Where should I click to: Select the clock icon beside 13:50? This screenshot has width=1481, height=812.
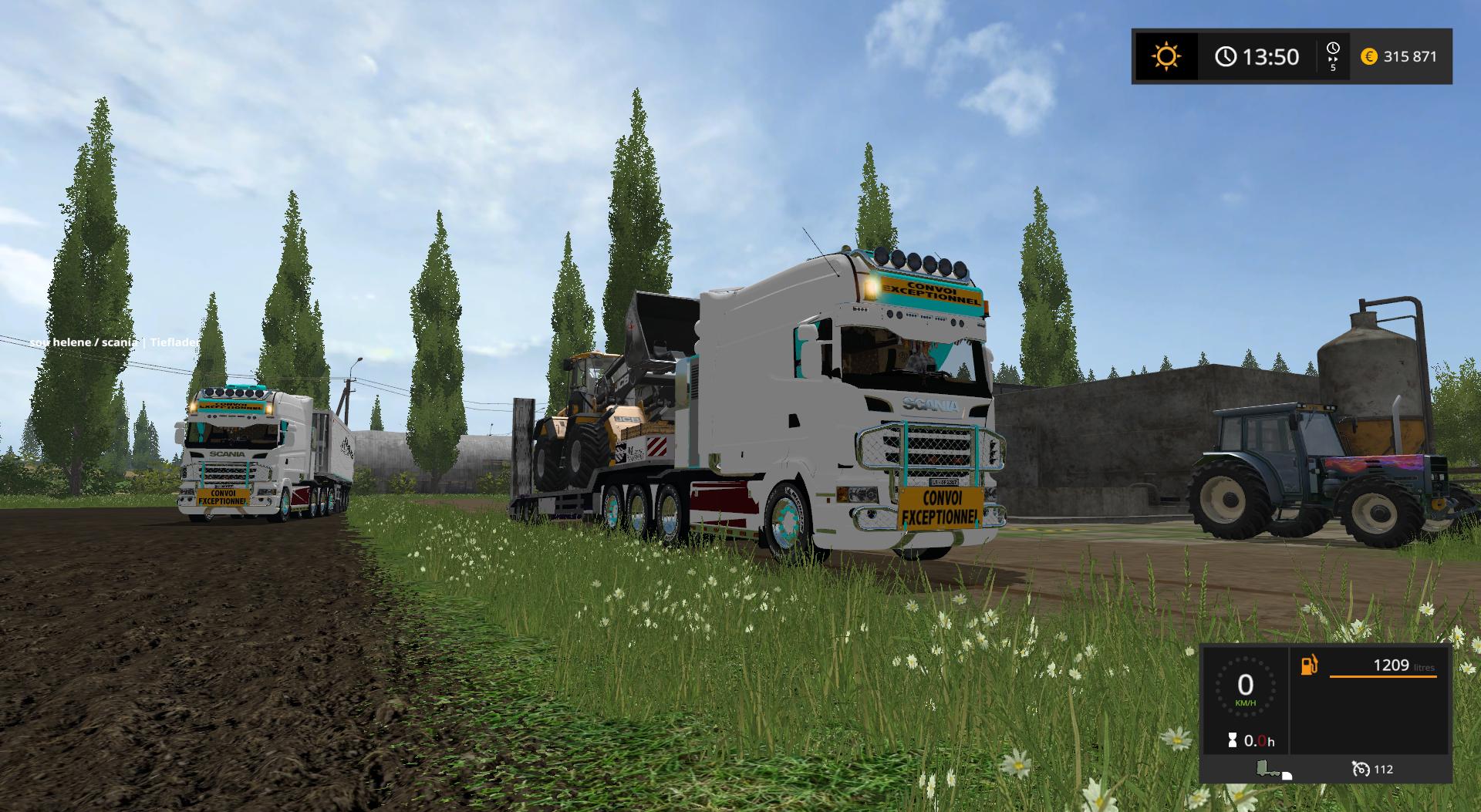(1226, 56)
